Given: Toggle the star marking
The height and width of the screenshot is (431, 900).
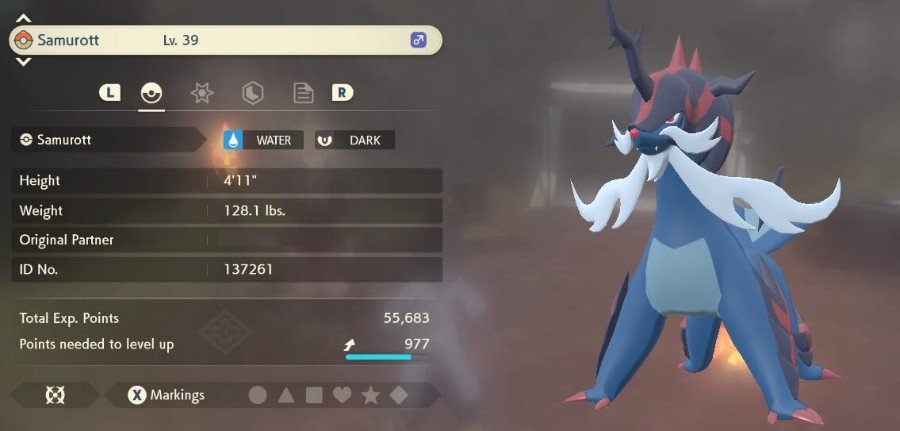Looking at the screenshot, I should (371, 395).
